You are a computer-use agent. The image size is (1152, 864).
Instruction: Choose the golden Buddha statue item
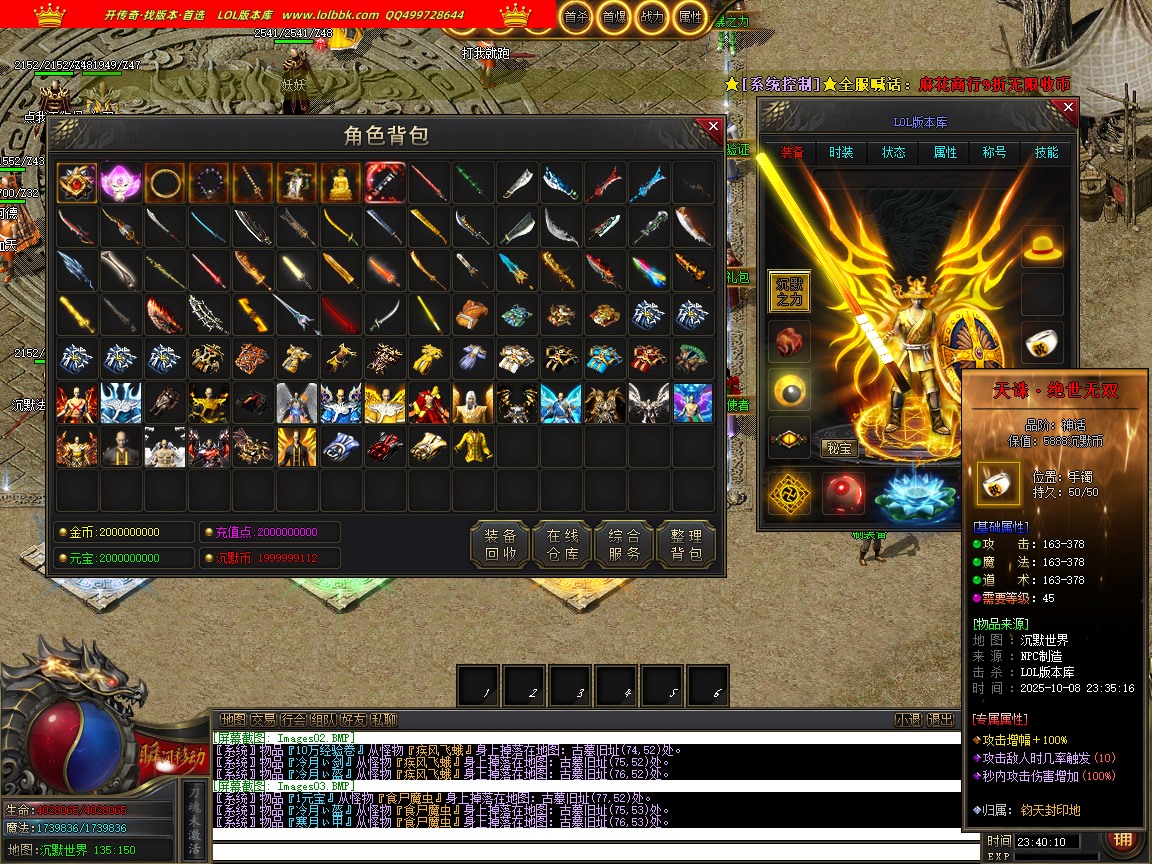(x=340, y=184)
